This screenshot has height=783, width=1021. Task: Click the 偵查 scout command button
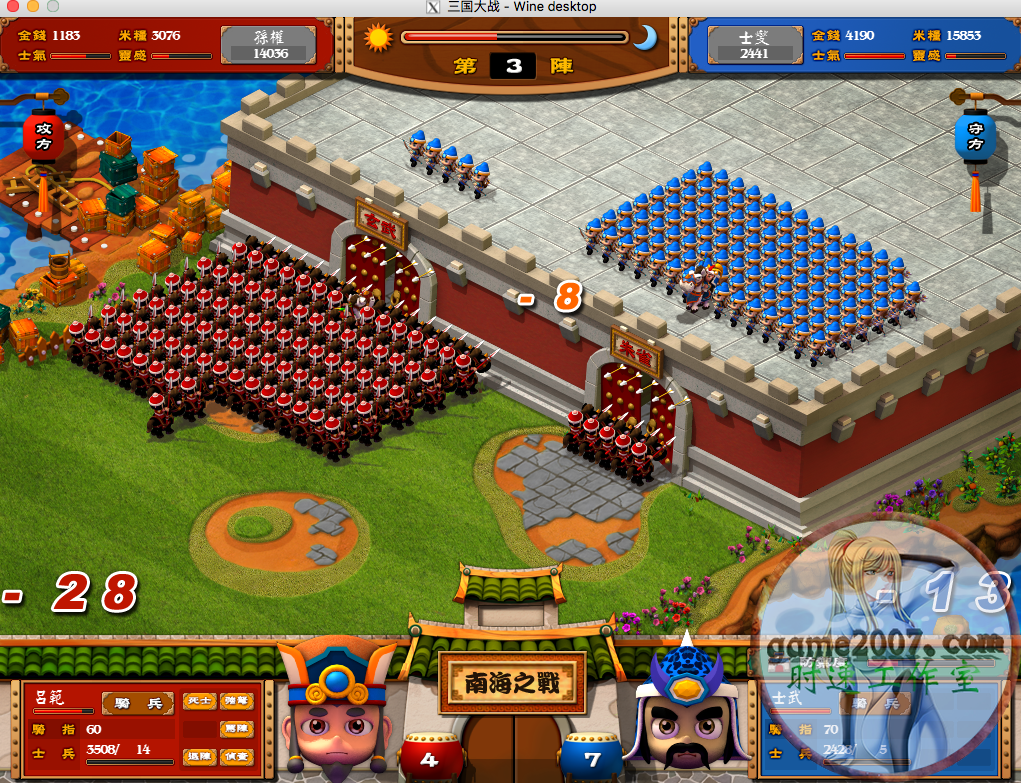(237, 756)
